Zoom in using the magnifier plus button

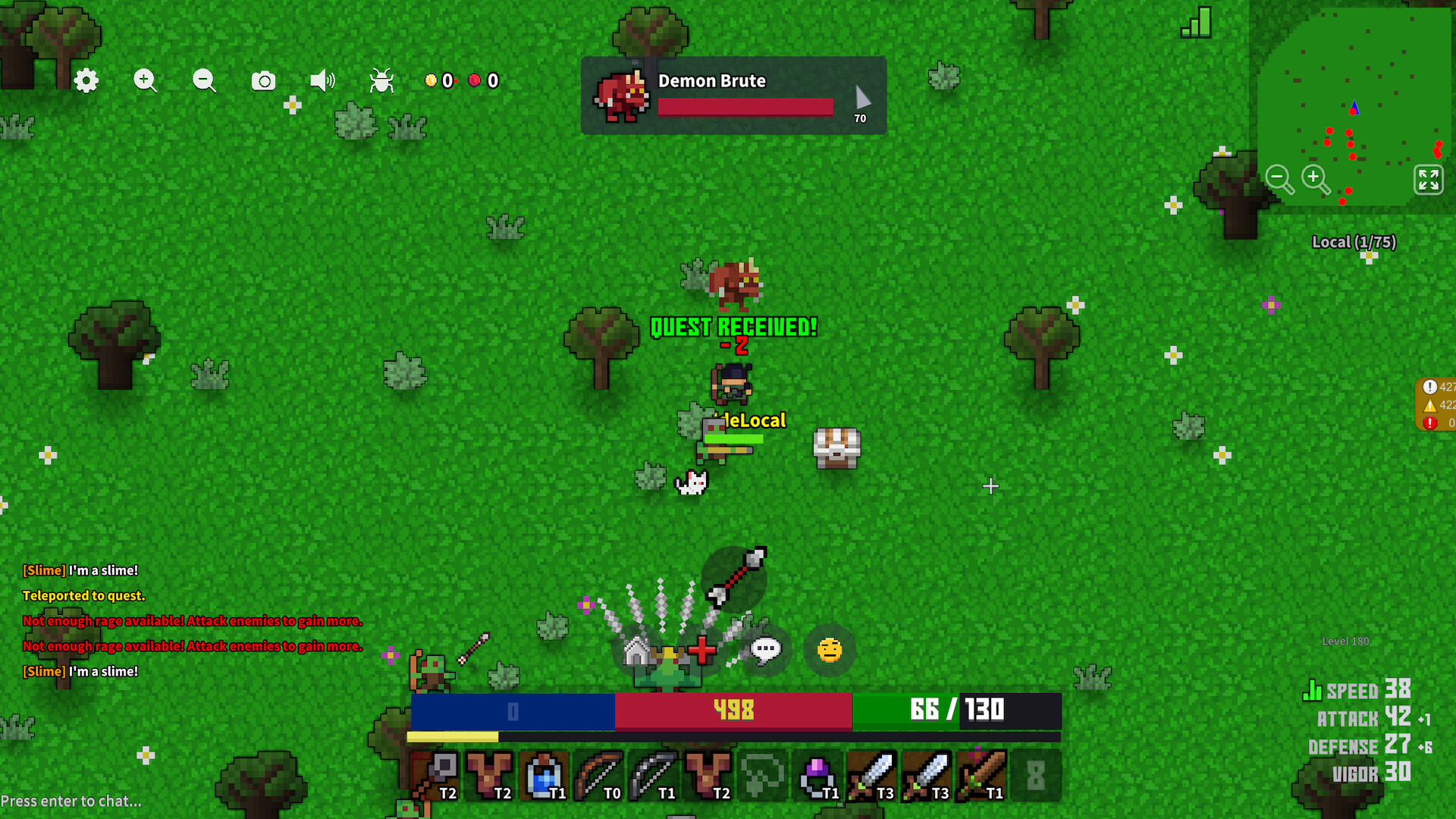(x=145, y=81)
